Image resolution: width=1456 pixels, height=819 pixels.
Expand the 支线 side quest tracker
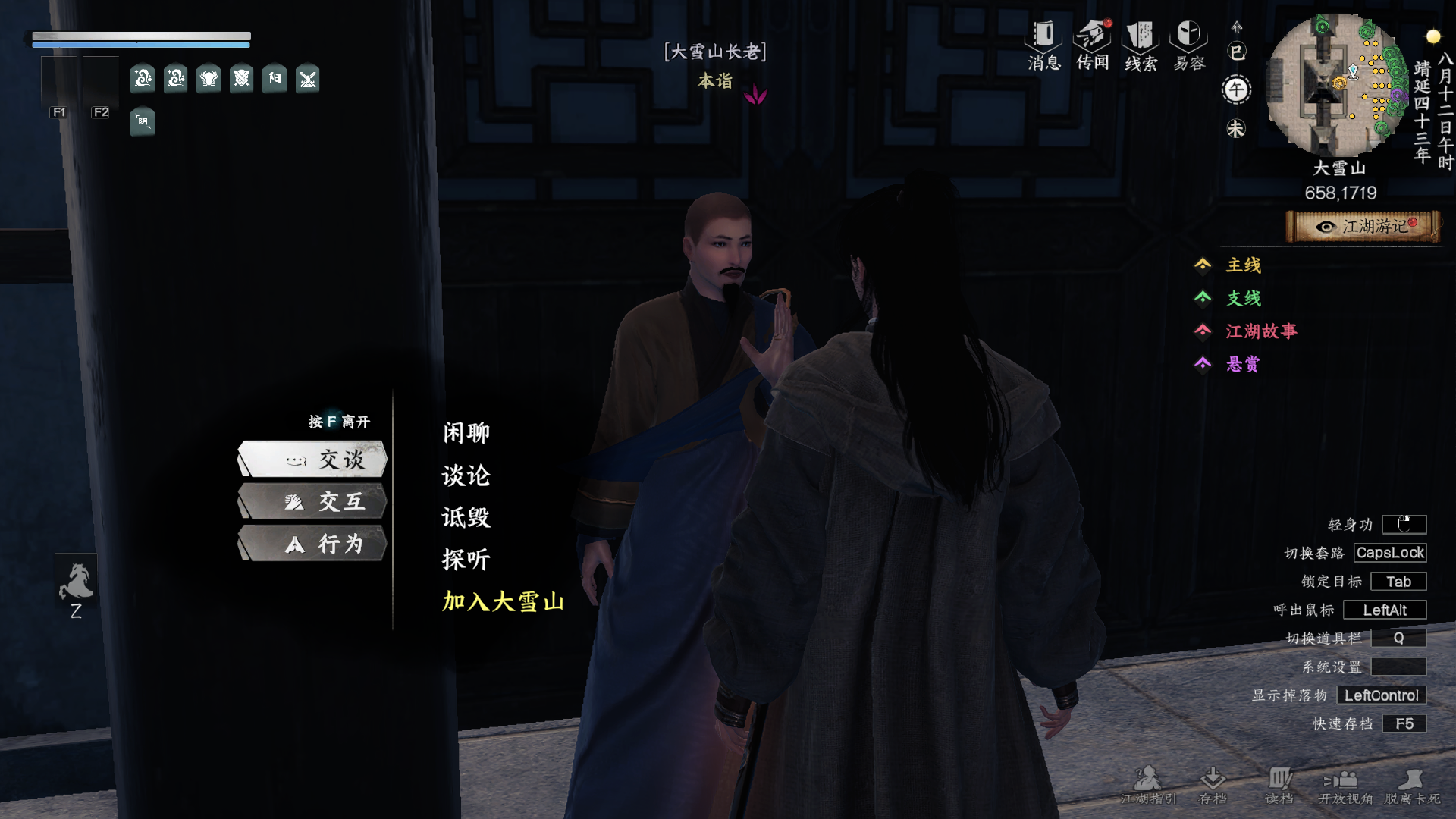pyautogui.click(x=1243, y=298)
